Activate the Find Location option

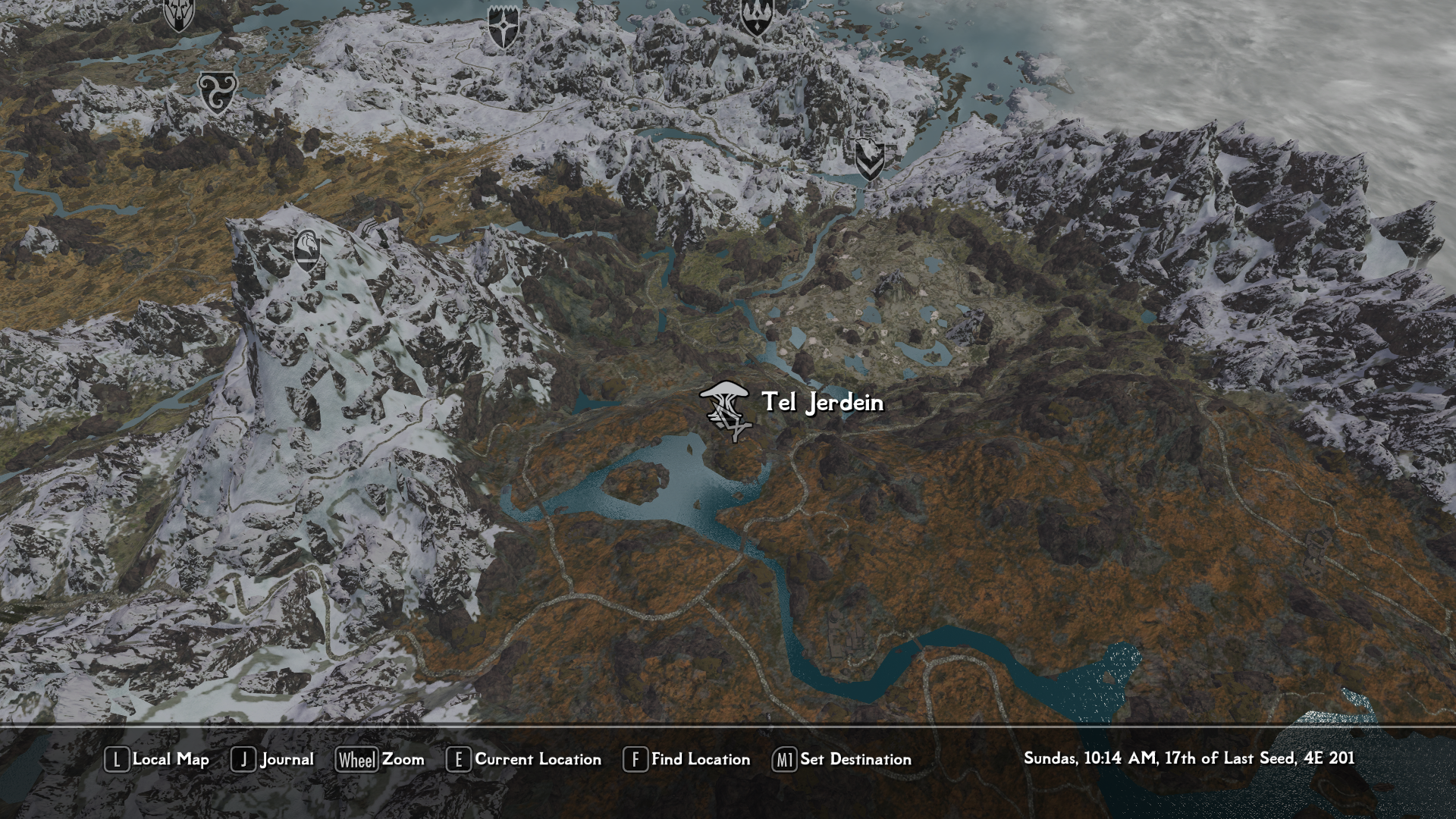click(686, 759)
